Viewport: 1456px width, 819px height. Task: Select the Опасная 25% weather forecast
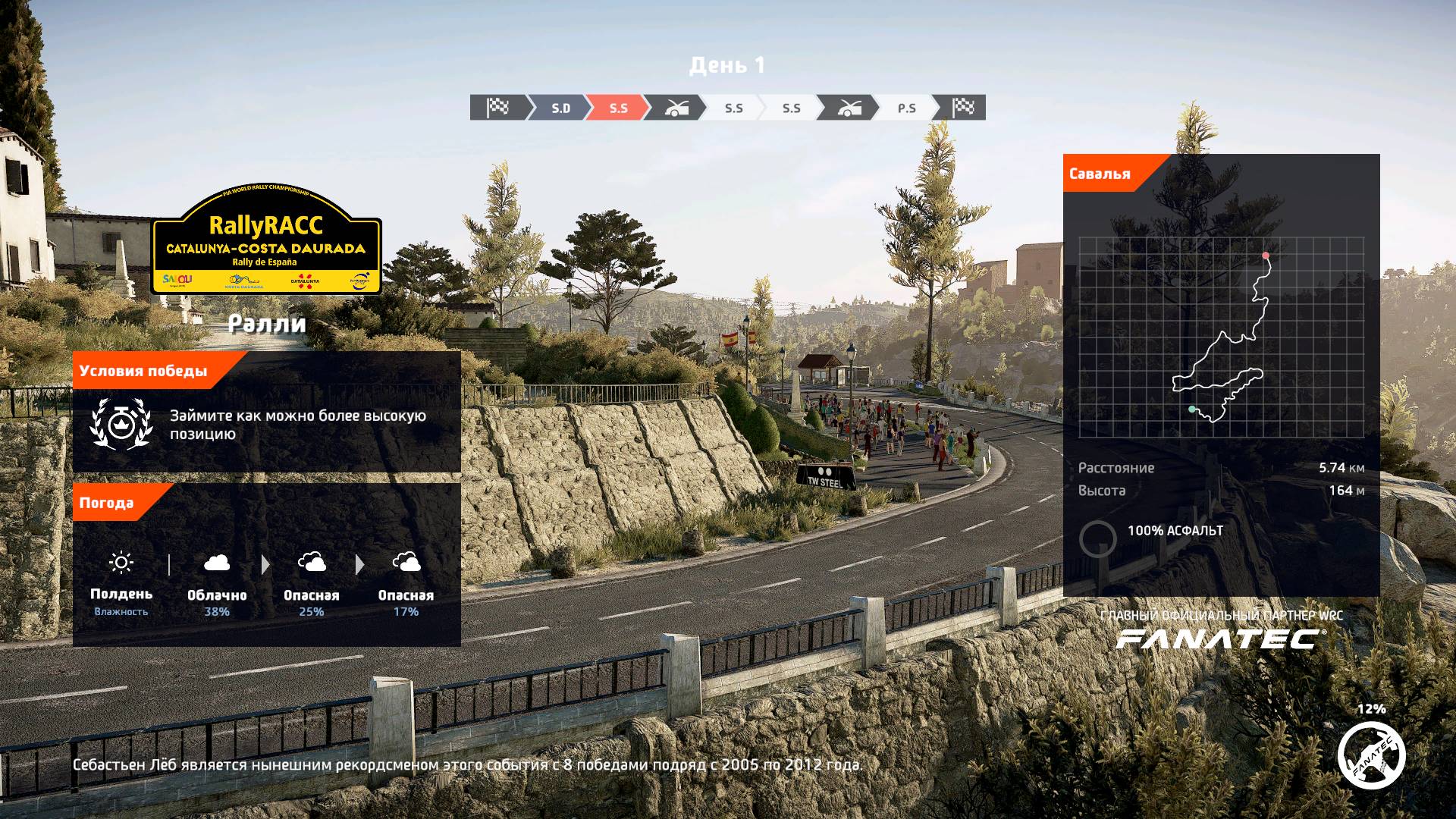[x=312, y=584]
